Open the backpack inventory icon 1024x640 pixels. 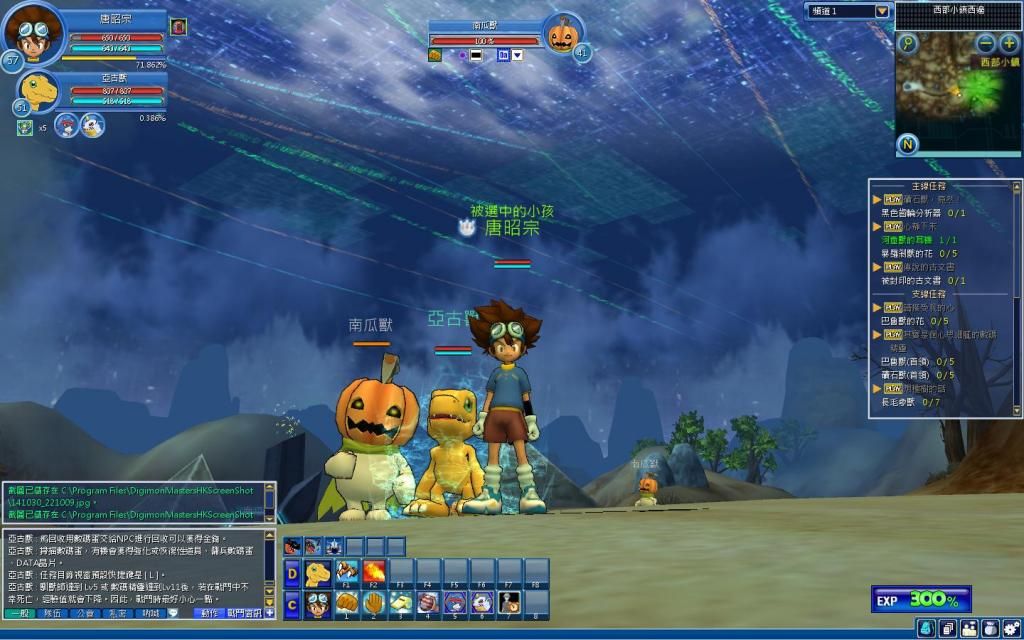point(925,628)
